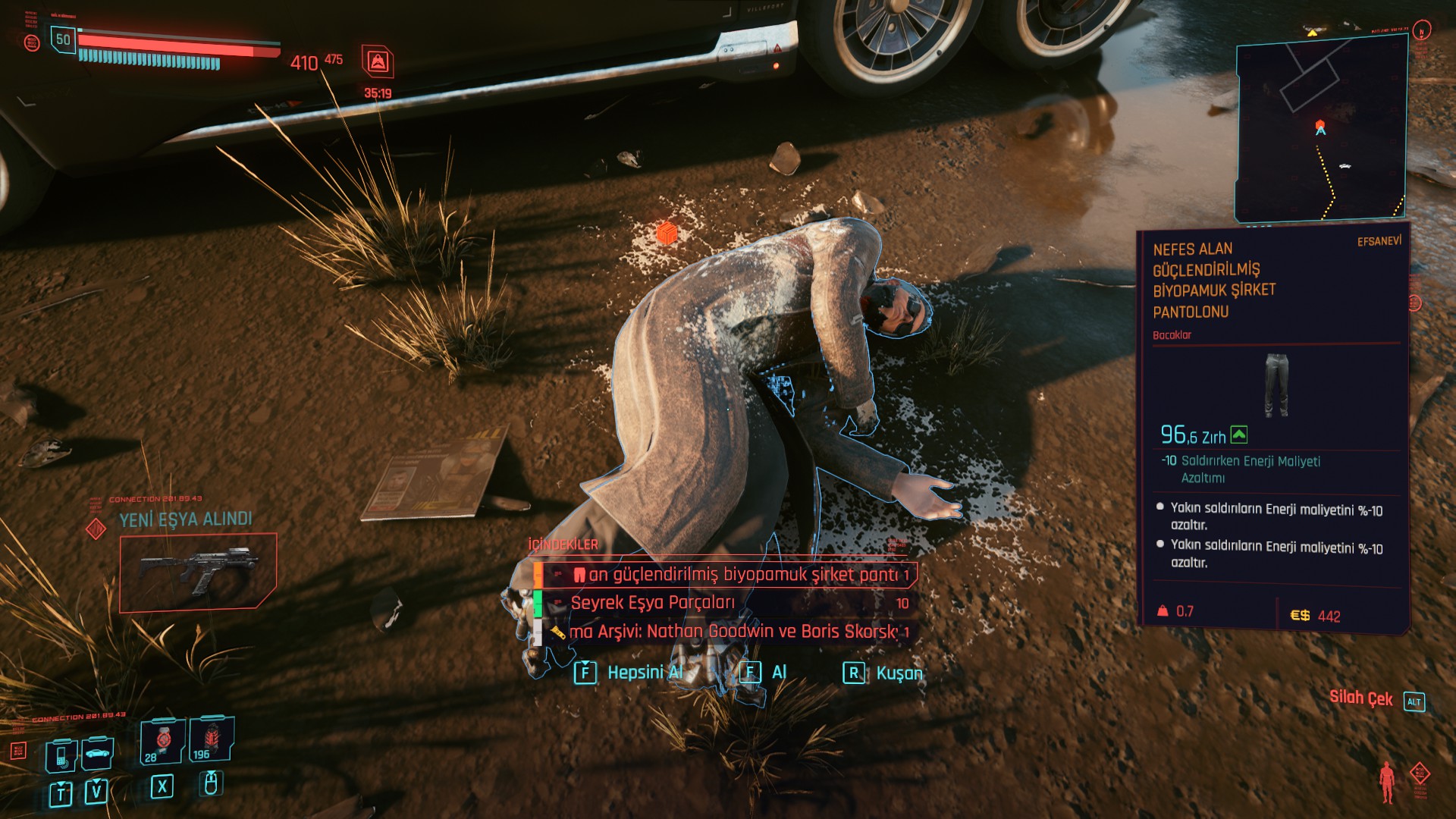Click the new item weapon thumbnail notification
This screenshot has height=819, width=1456.
(198, 570)
